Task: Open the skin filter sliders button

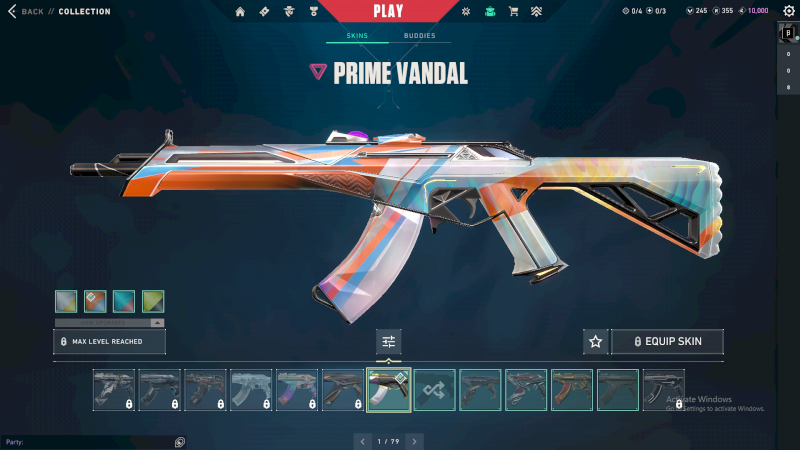Action: tap(389, 342)
